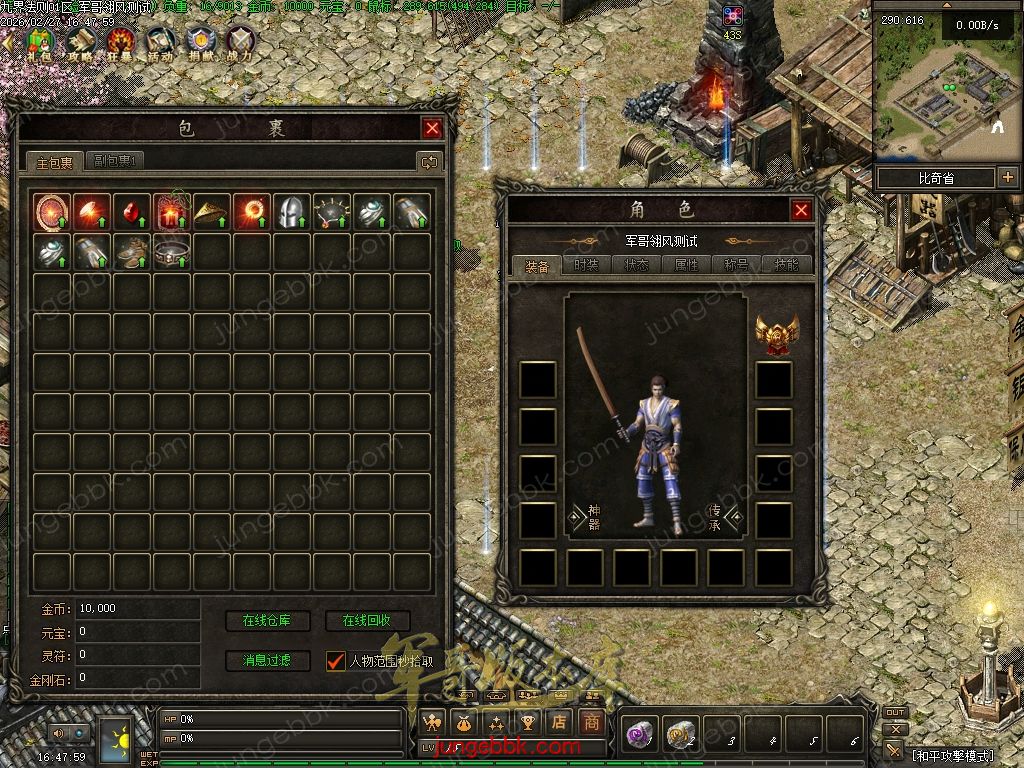Open the 时装 costume tab
The image size is (1024, 768).
(x=586, y=266)
